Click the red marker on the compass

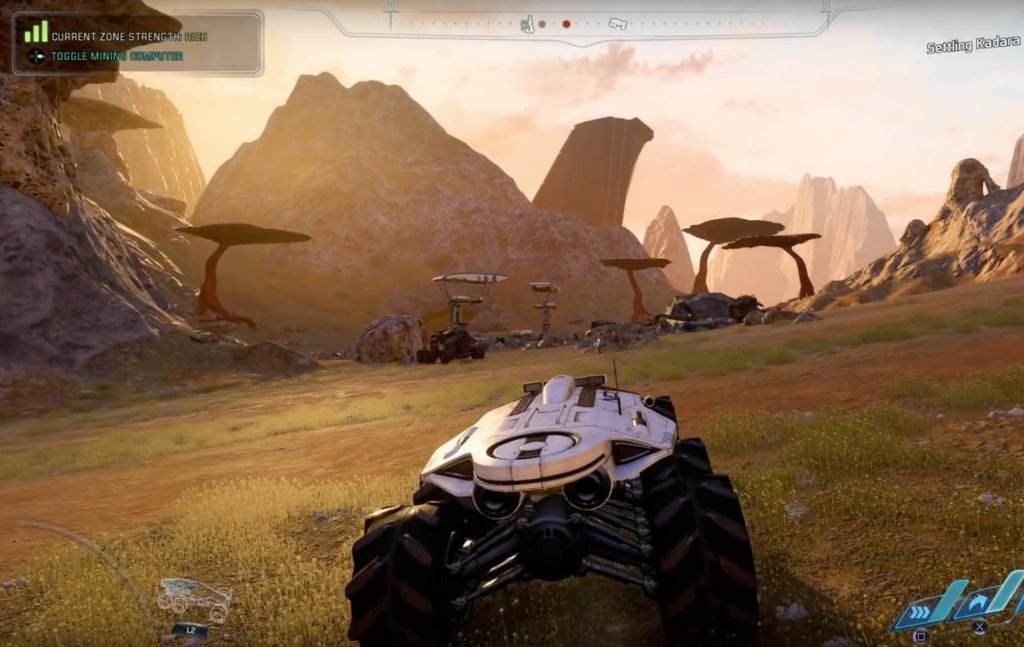pos(566,24)
